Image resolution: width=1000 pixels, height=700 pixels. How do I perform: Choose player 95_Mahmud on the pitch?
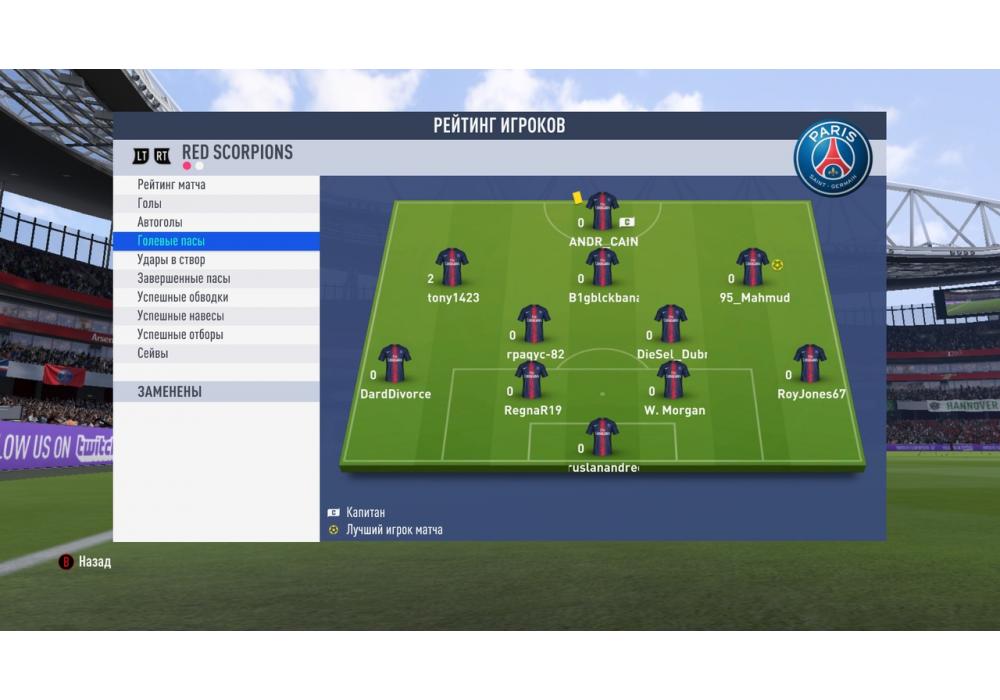click(752, 268)
